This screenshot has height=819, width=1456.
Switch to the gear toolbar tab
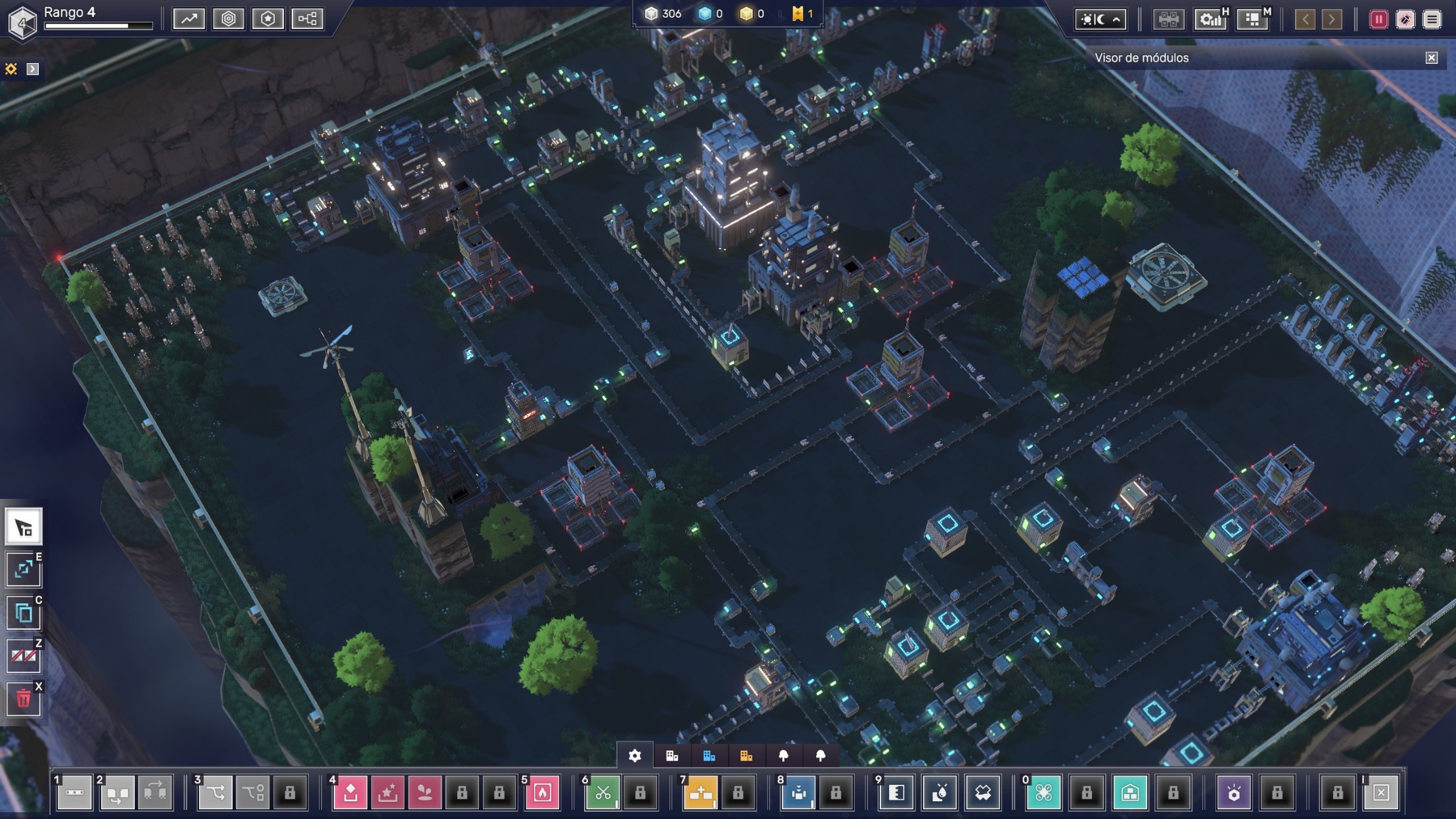click(x=635, y=756)
